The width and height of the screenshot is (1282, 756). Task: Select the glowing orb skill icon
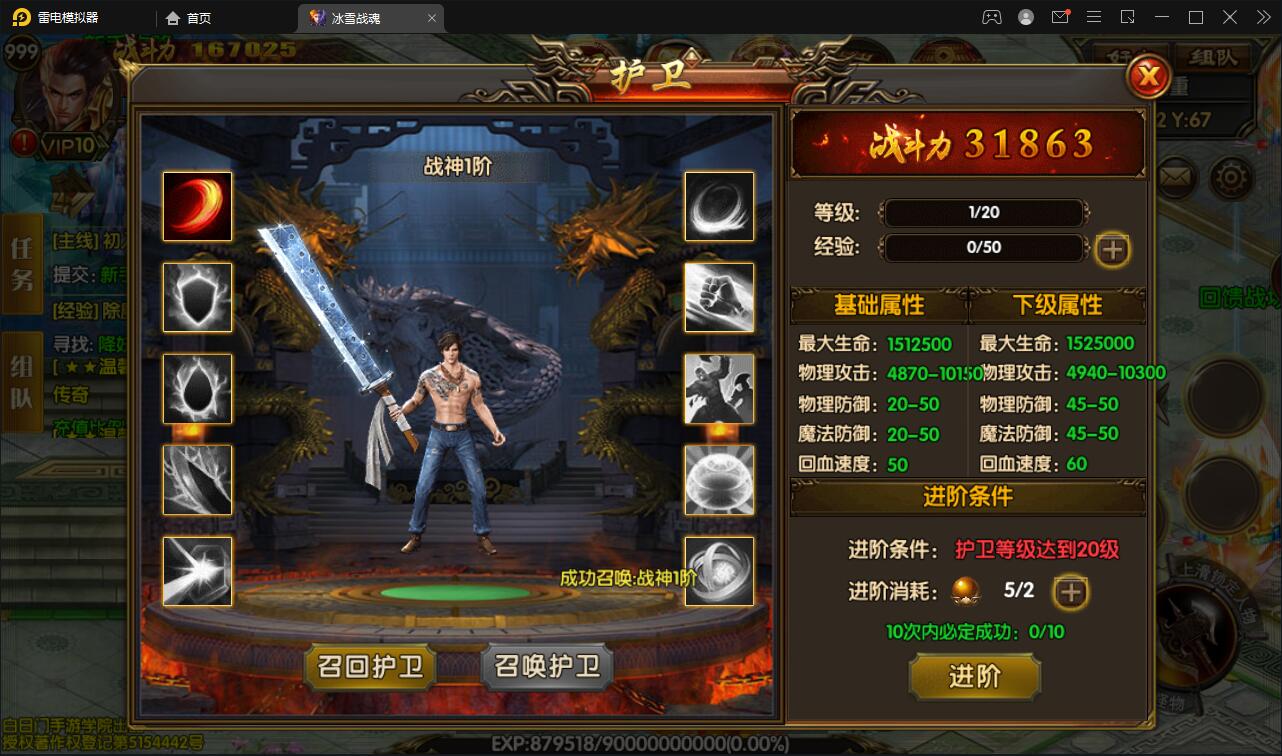point(719,480)
